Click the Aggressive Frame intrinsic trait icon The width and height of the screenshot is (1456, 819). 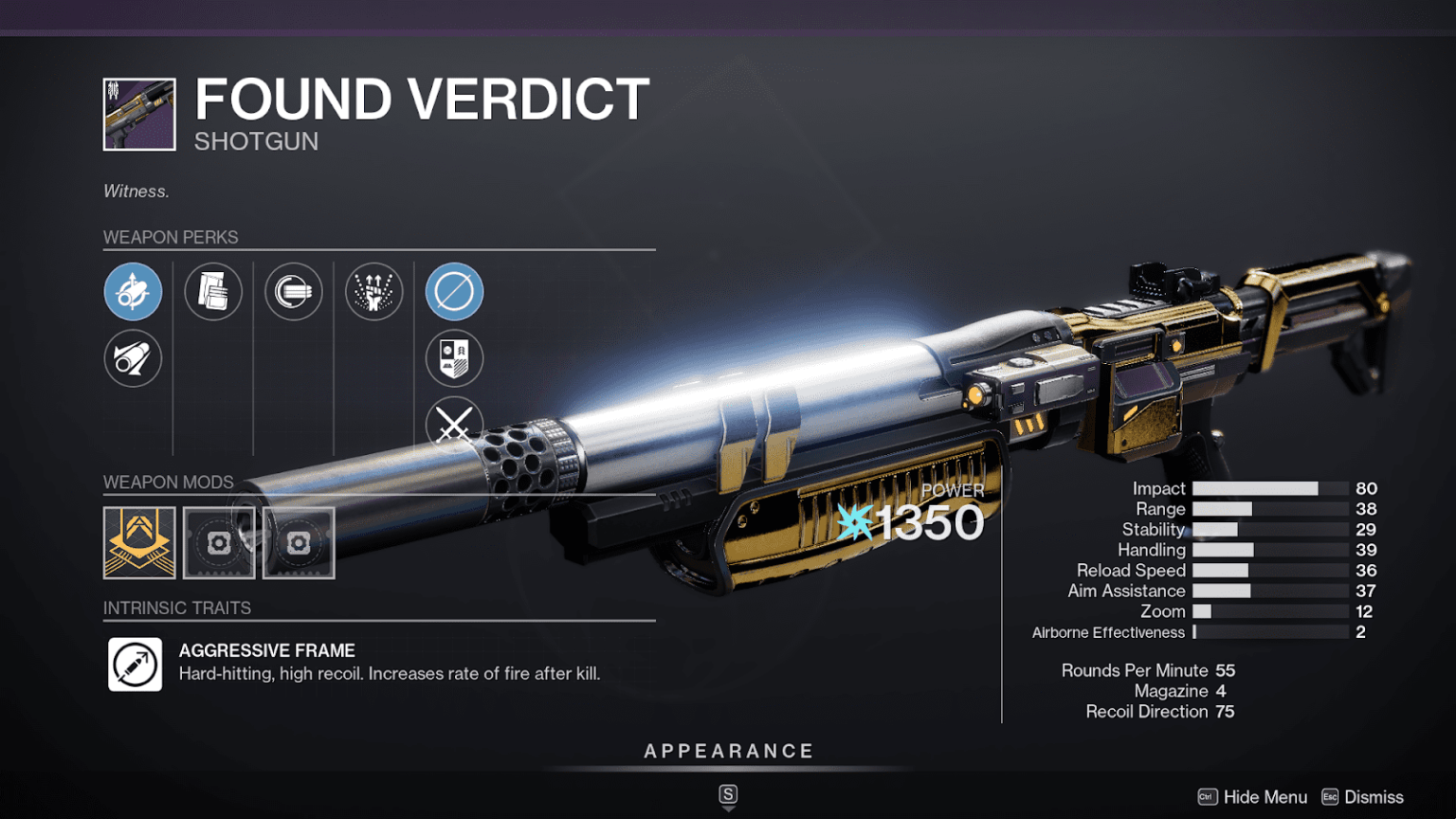coord(135,664)
